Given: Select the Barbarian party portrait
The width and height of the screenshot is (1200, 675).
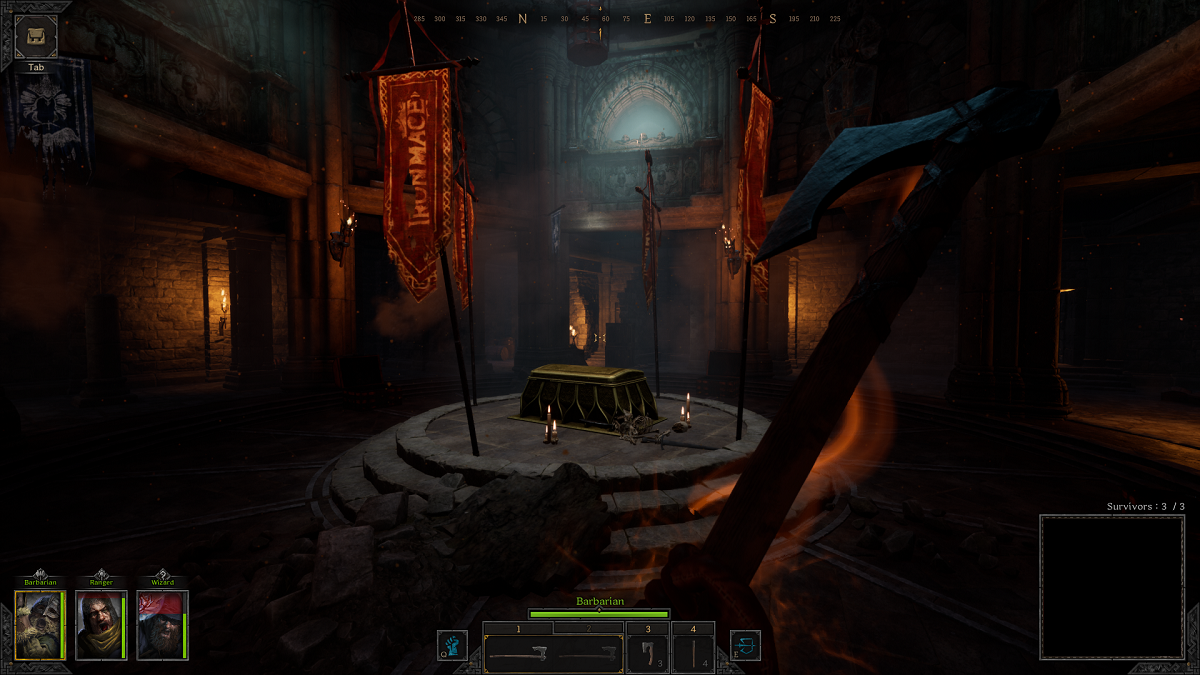Looking at the screenshot, I should pyautogui.click(x=40, y=625).
